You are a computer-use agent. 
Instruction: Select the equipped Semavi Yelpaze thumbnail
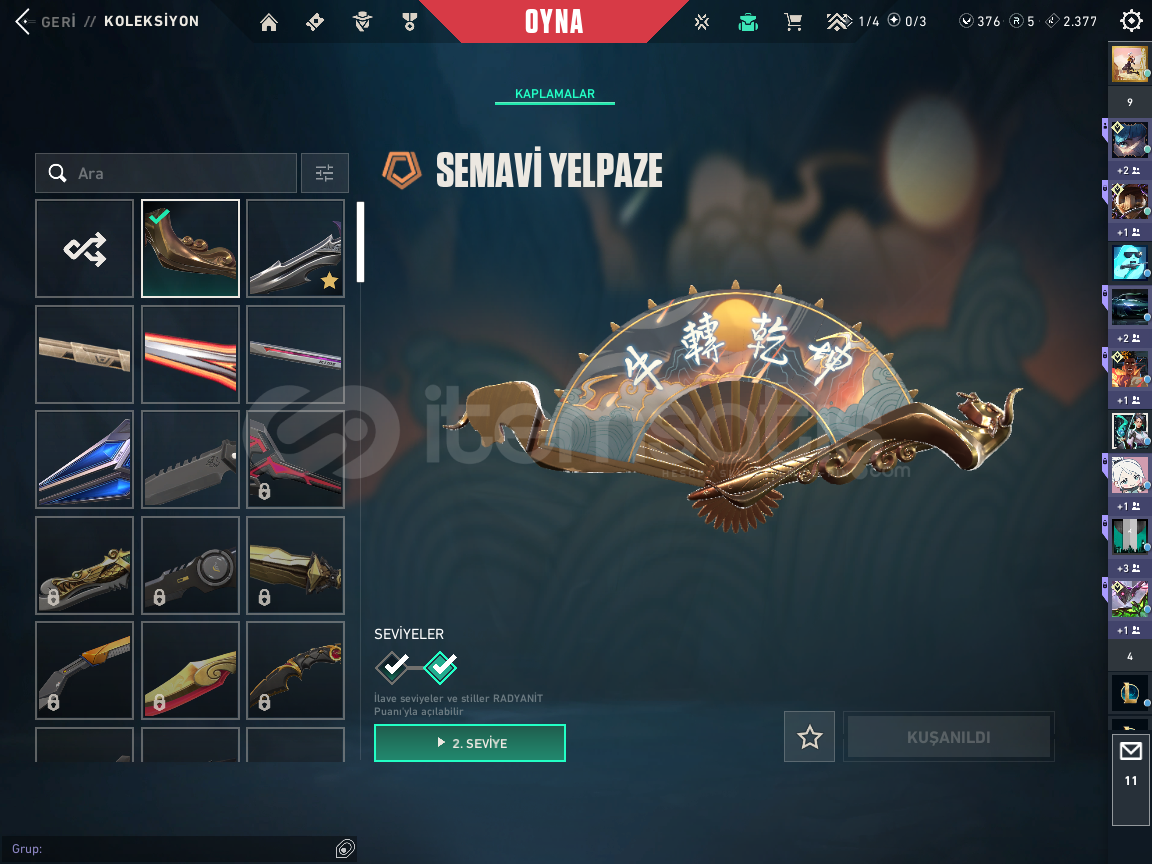[190, 249]
